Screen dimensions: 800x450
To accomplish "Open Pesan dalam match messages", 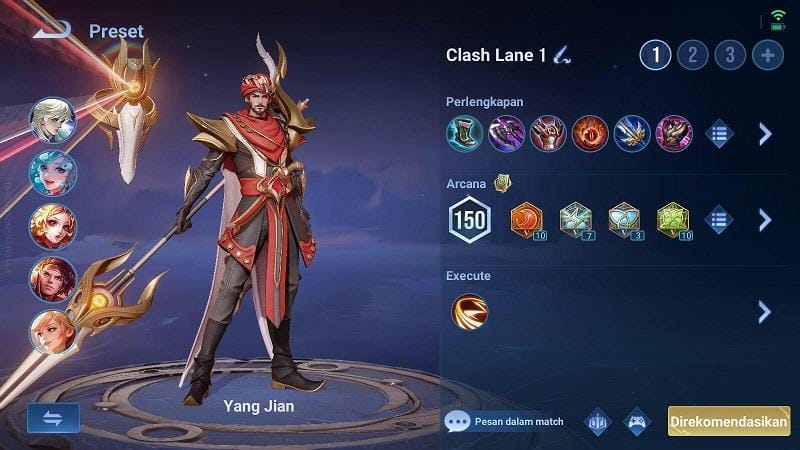I will (505, 421).
